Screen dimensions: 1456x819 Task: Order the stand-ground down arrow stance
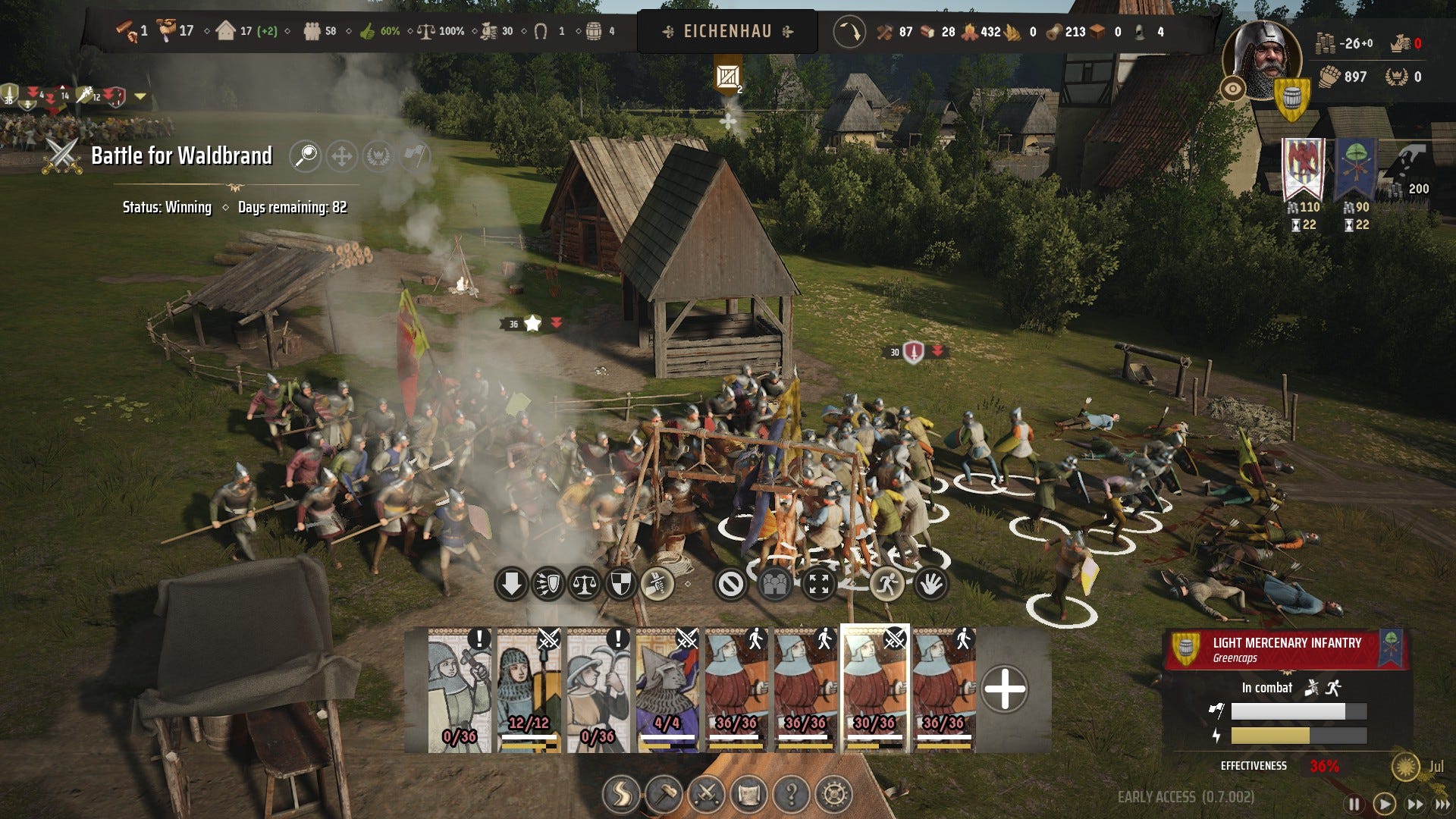pos(511,585)
